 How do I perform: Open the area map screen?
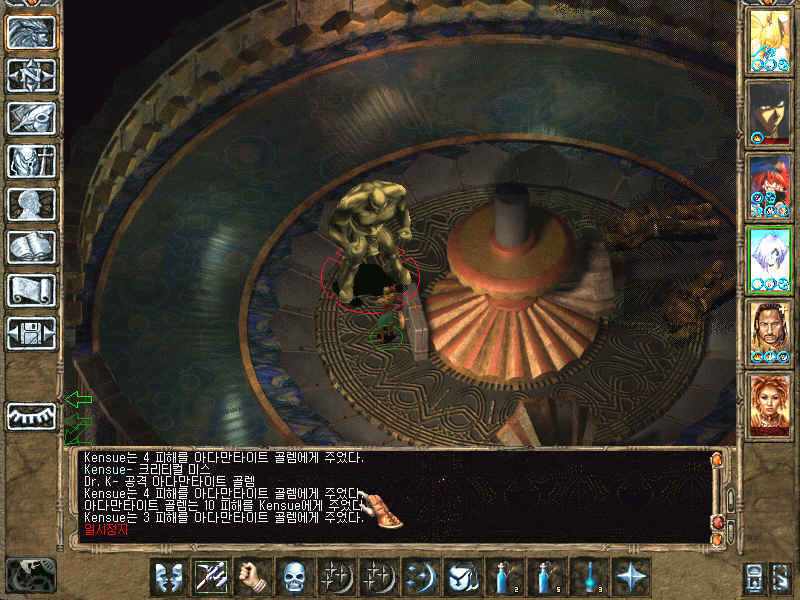pyautogui.click(x=31, y=75)
